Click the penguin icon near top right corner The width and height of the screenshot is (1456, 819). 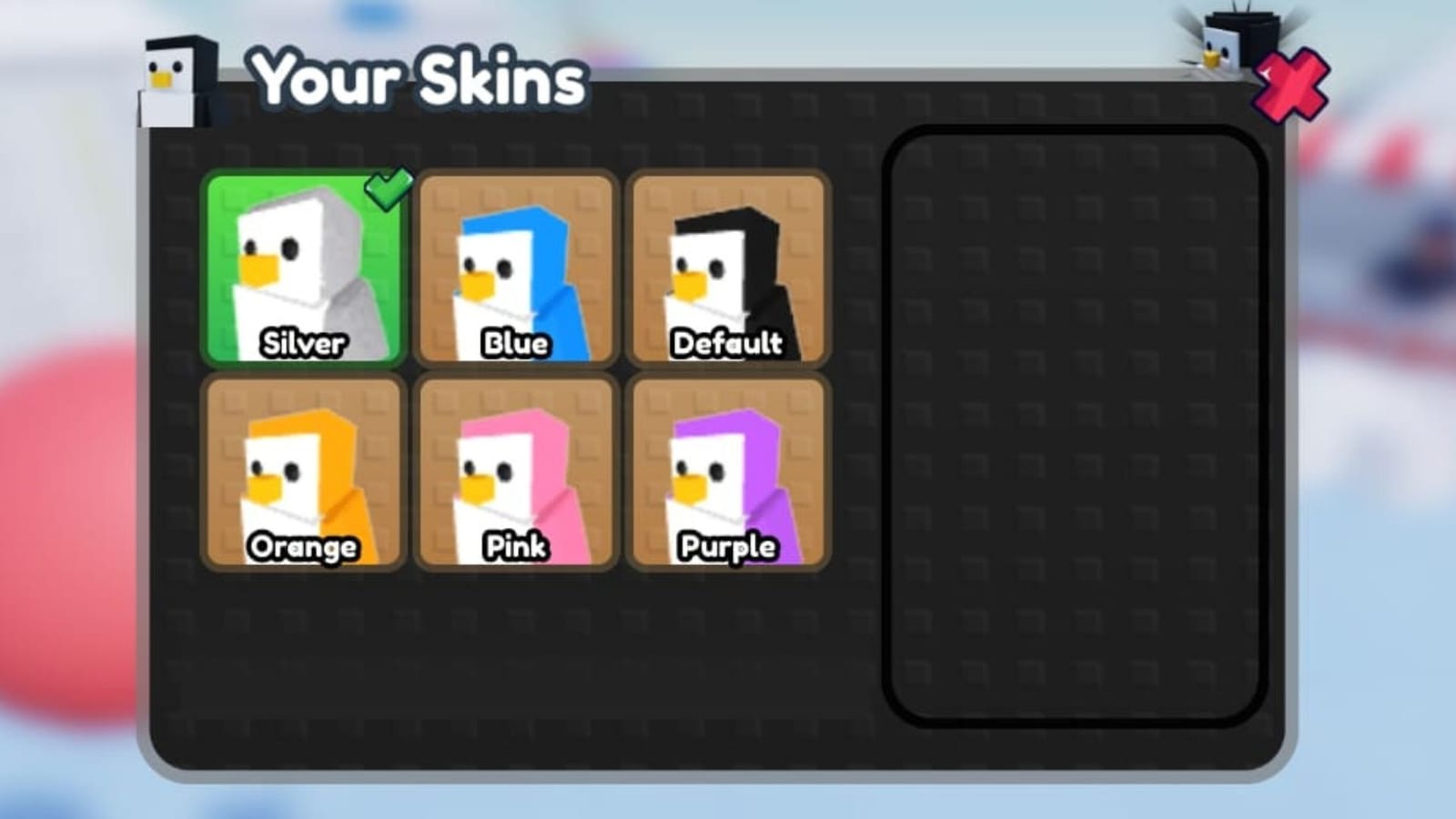[x=1224, y=41]
